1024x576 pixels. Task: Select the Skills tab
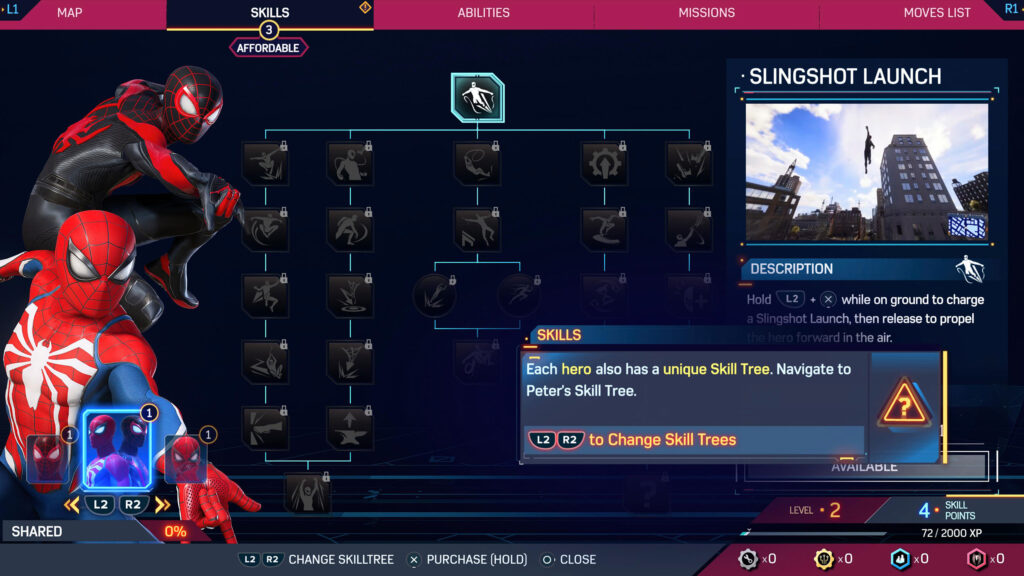coord(270,13)
